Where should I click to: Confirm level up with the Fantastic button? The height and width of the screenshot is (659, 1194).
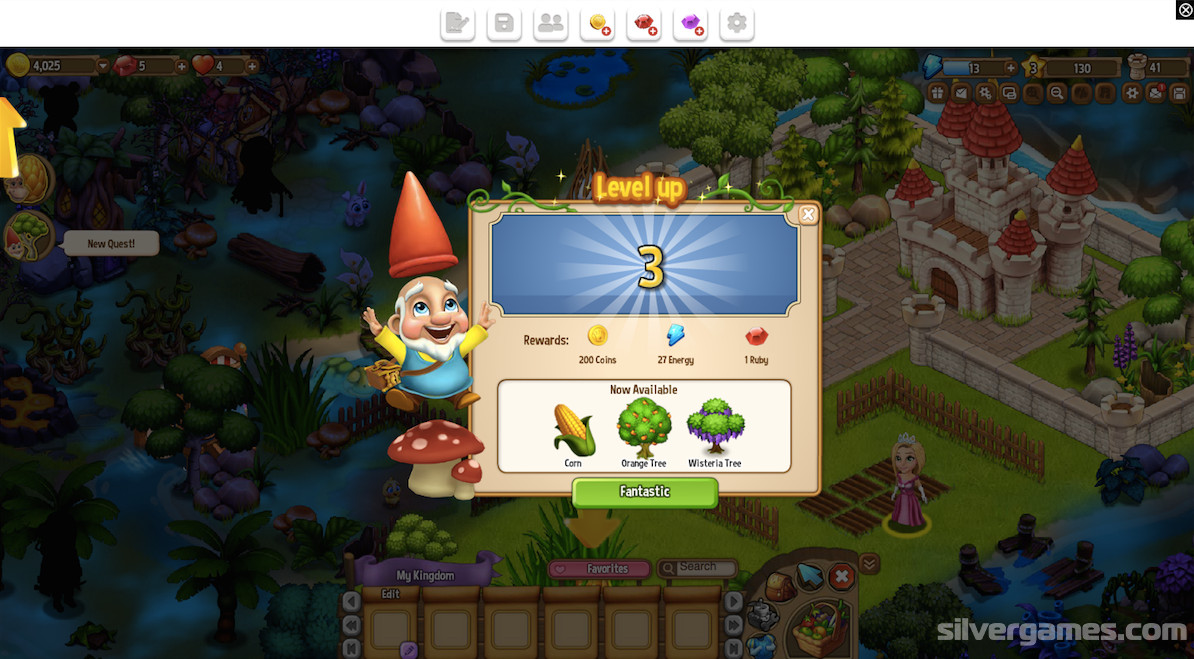coord(645,492)
